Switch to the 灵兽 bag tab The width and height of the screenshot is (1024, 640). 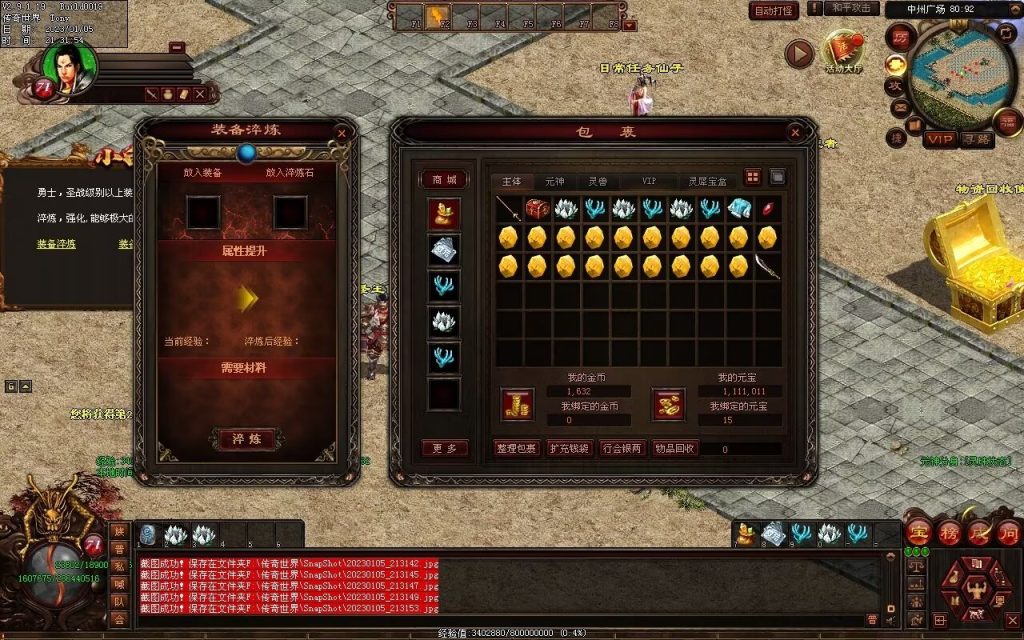598,181
